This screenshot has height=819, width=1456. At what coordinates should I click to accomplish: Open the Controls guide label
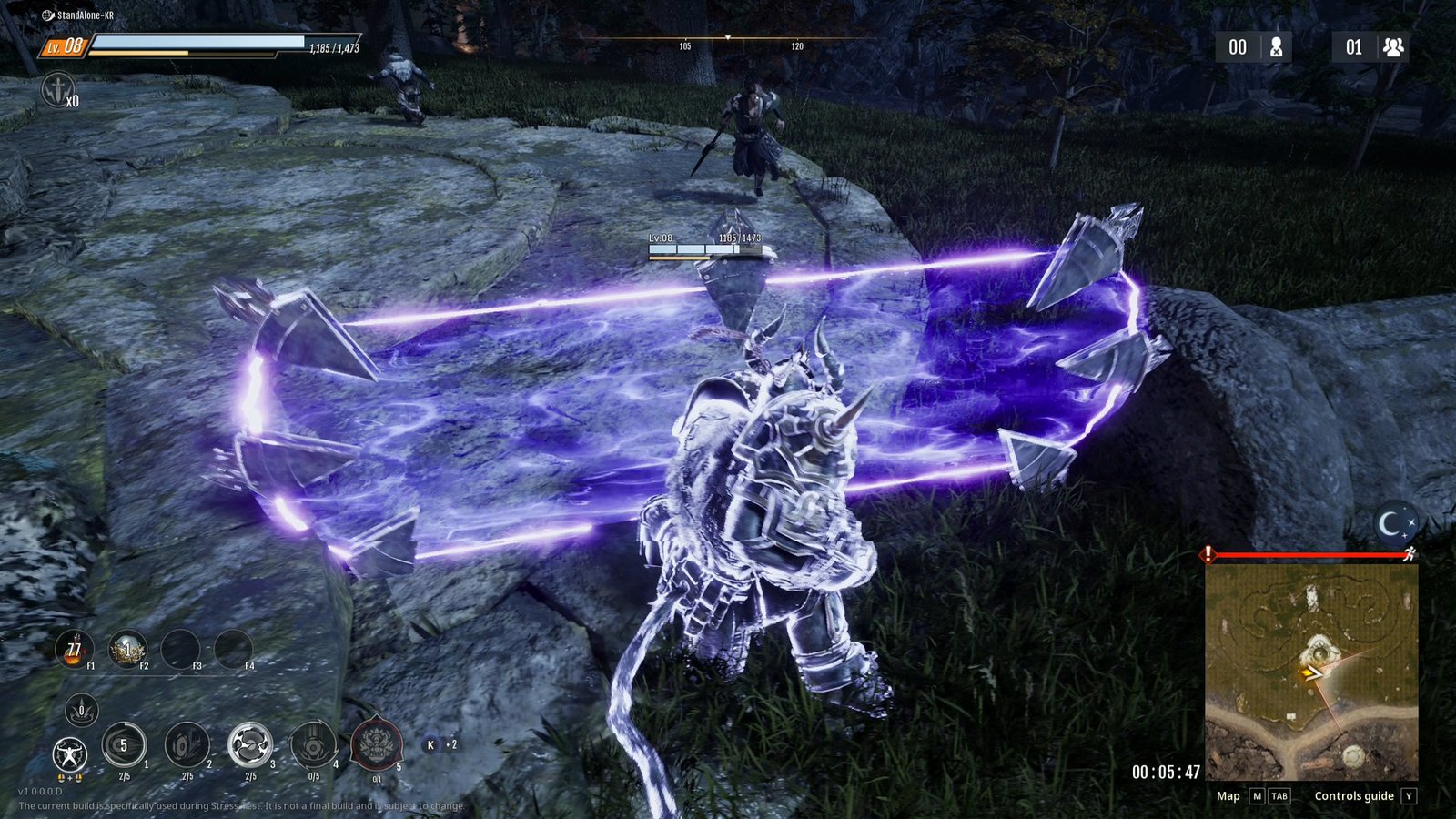(x=1353, y=796)
